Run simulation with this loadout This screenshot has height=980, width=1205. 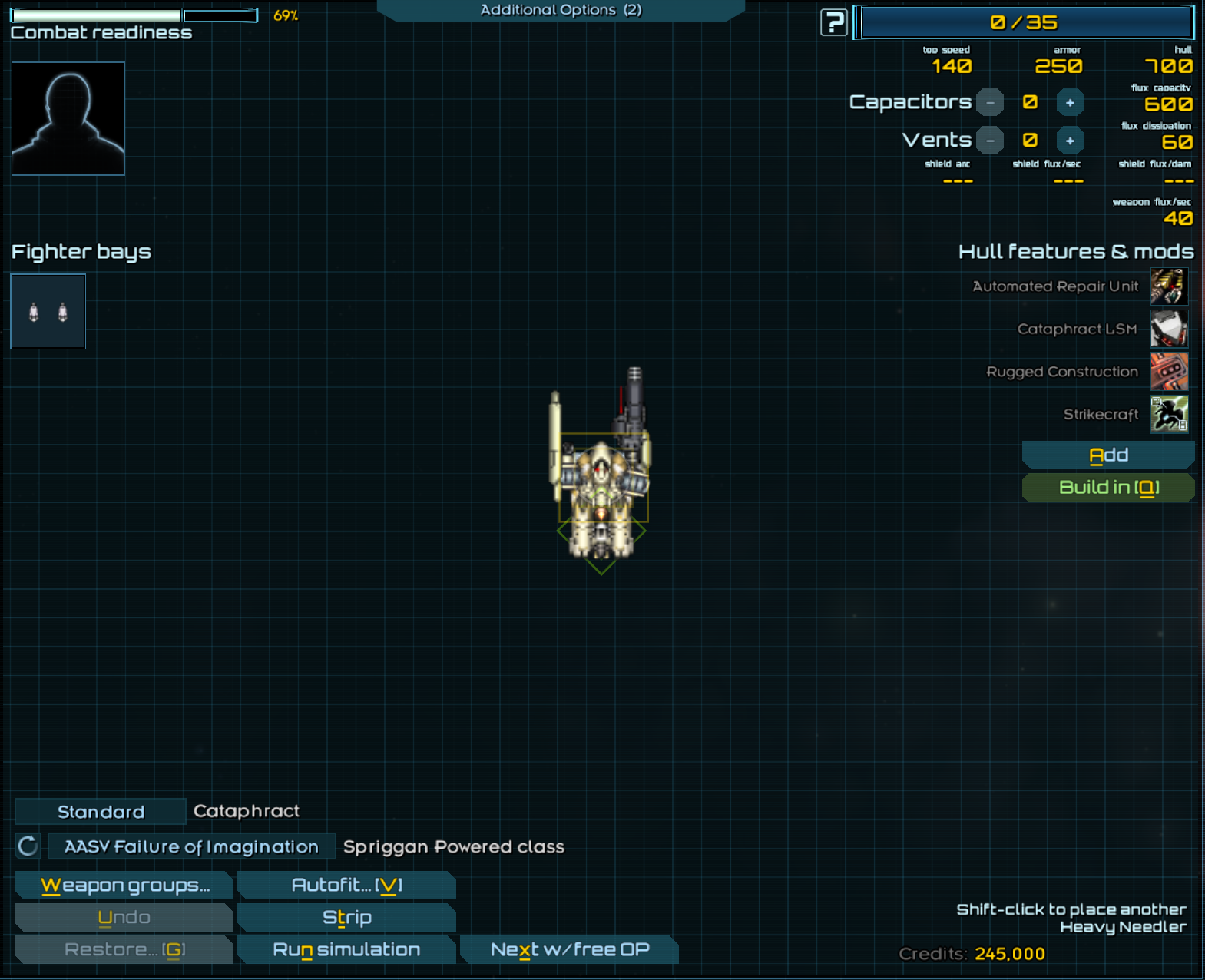pos(346,950)
